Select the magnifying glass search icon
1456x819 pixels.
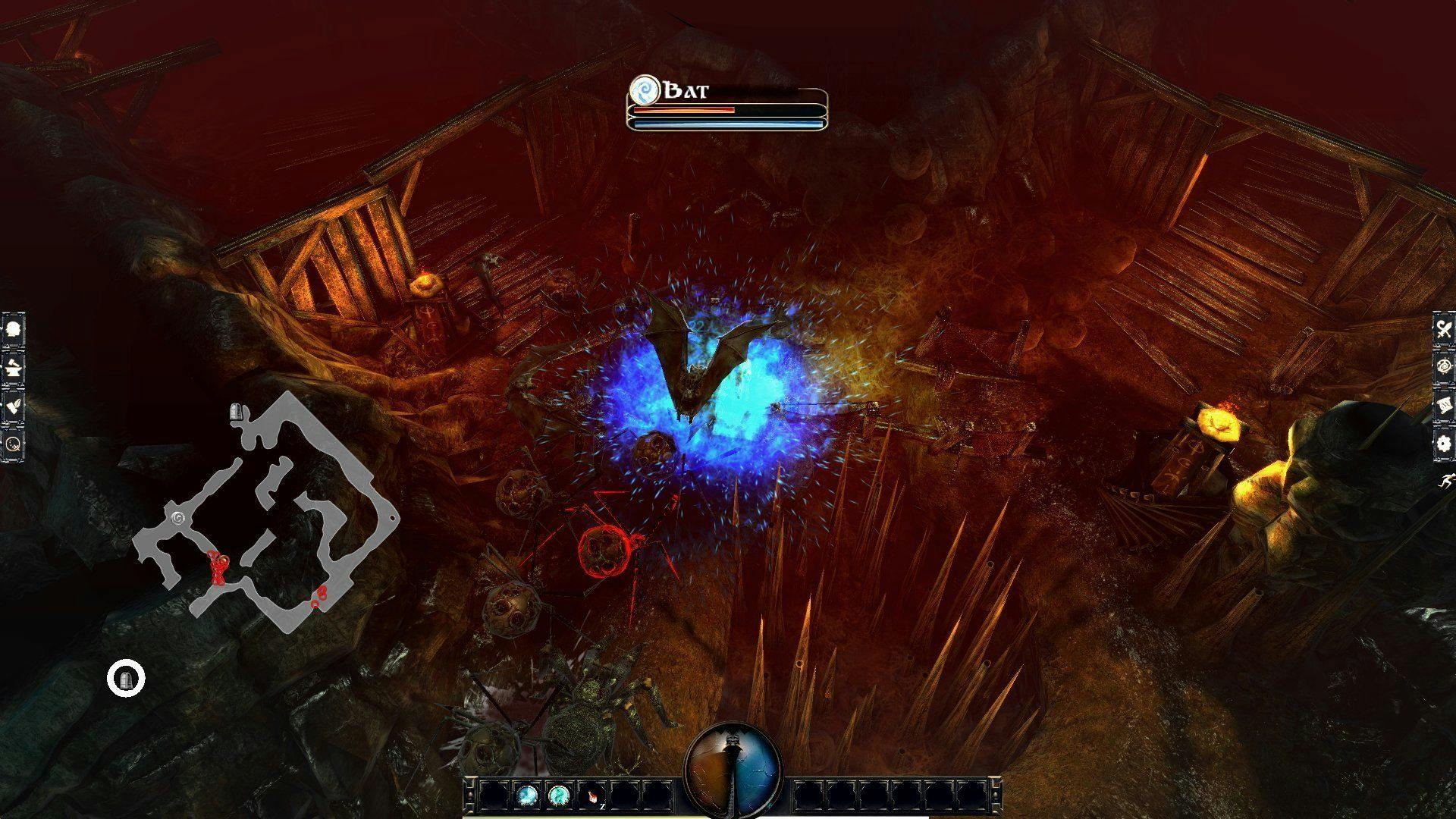tap(13, 444)
